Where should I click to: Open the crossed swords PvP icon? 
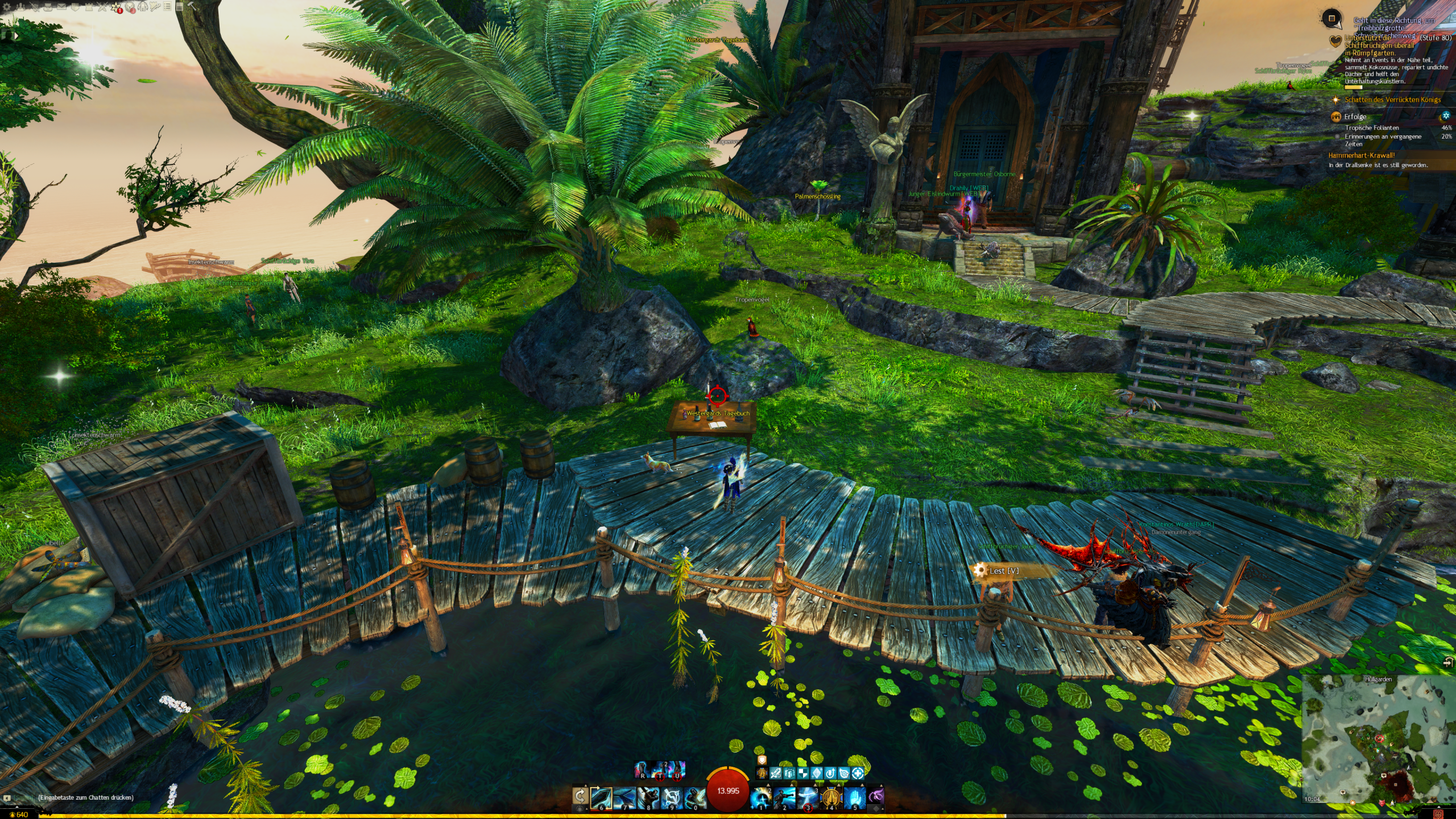click(x=102, y=7)
